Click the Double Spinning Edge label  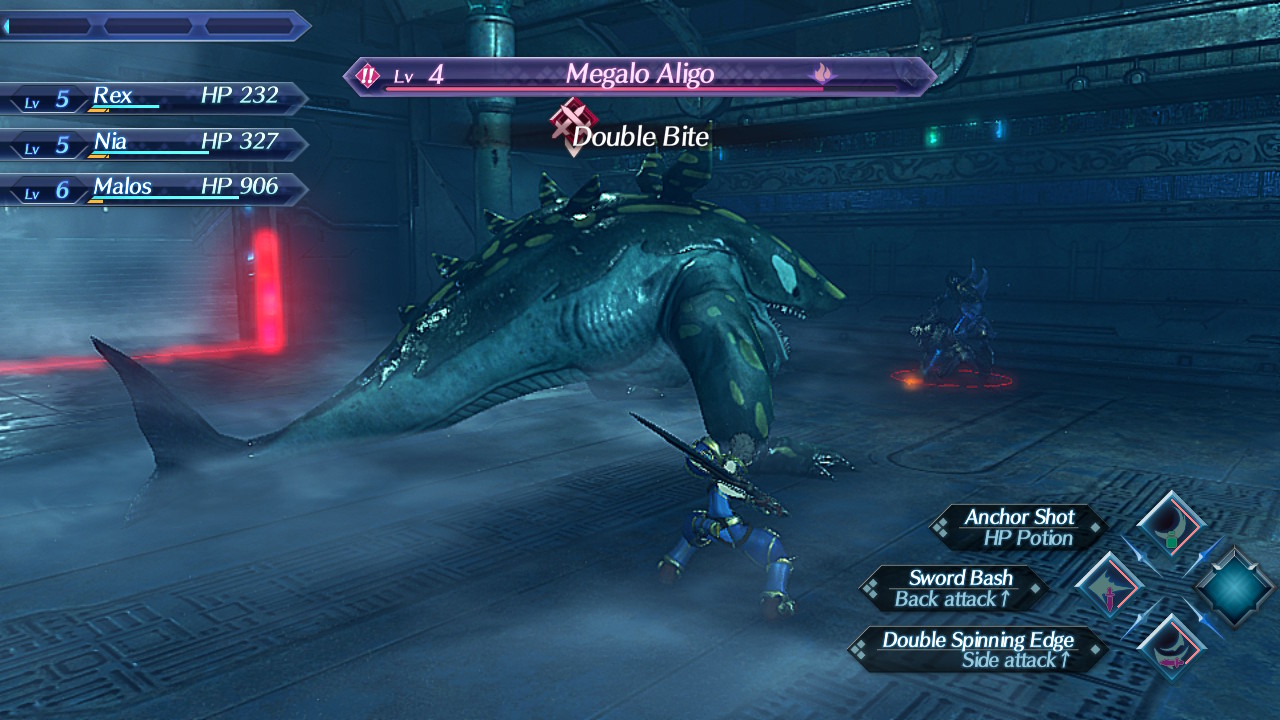pyautogui.click(x=977, y=649)
